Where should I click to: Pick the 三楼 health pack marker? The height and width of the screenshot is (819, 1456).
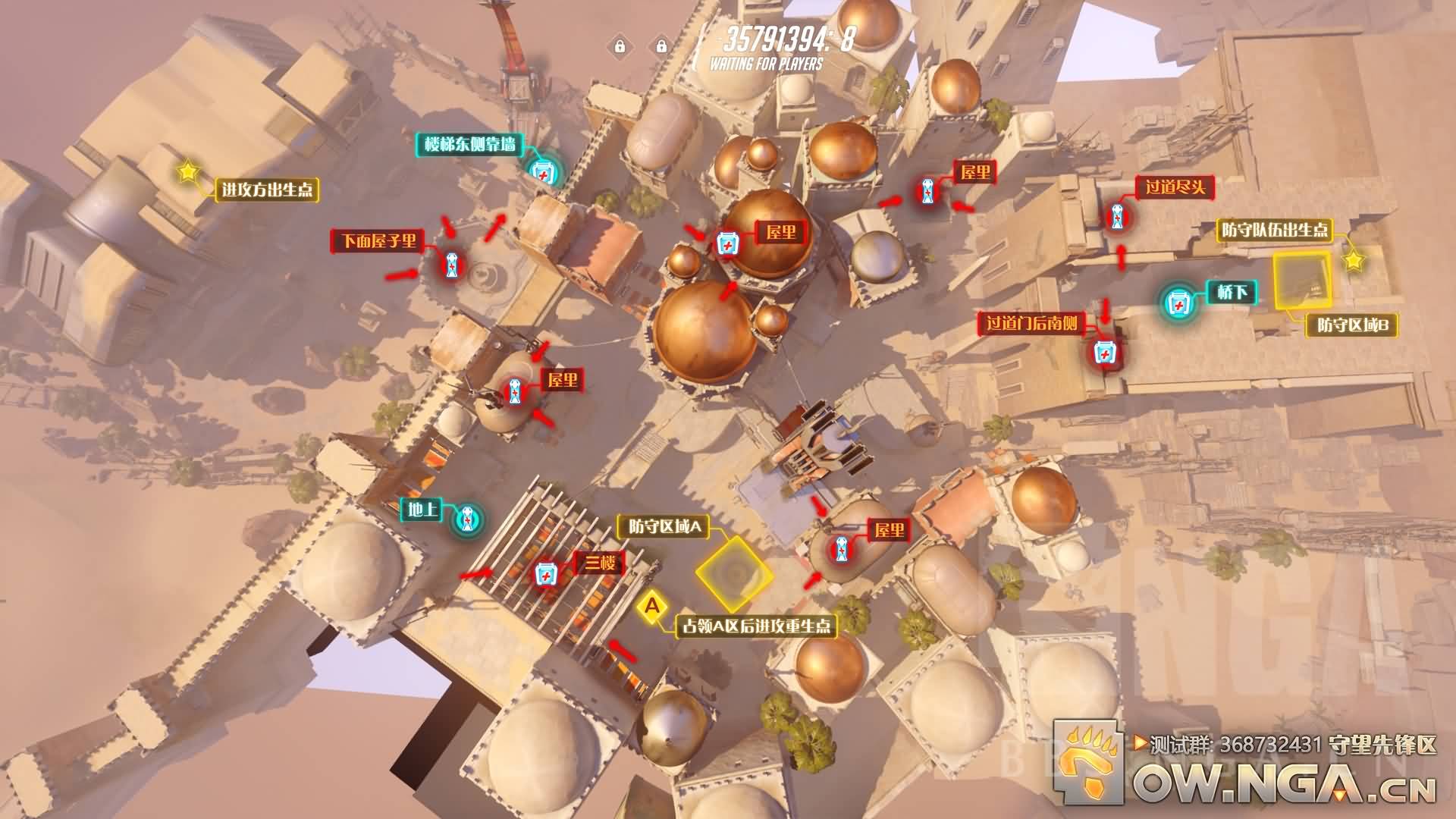(x=545, y=574)
